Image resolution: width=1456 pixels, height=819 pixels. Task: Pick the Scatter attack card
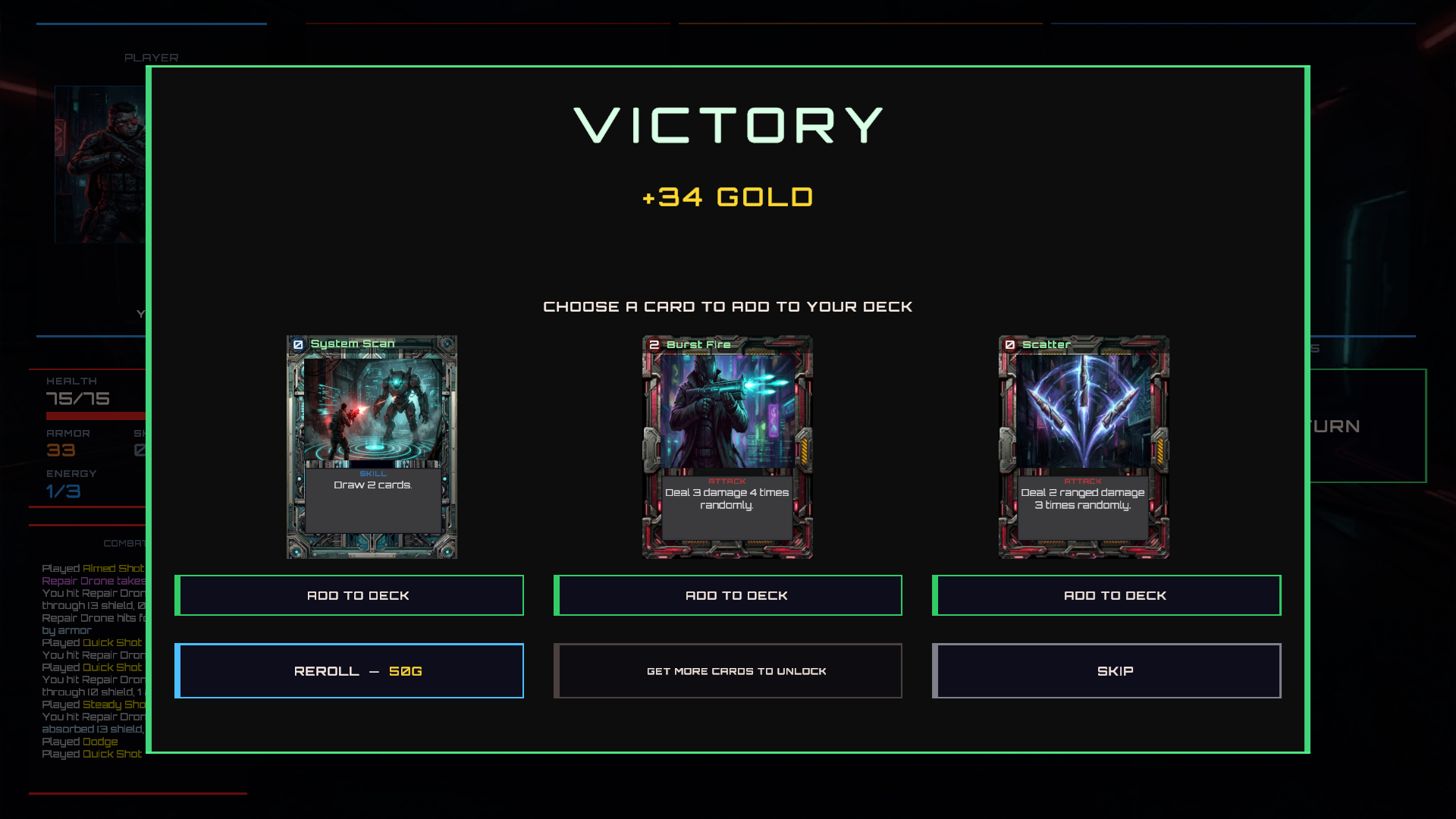coord(1084,447)
